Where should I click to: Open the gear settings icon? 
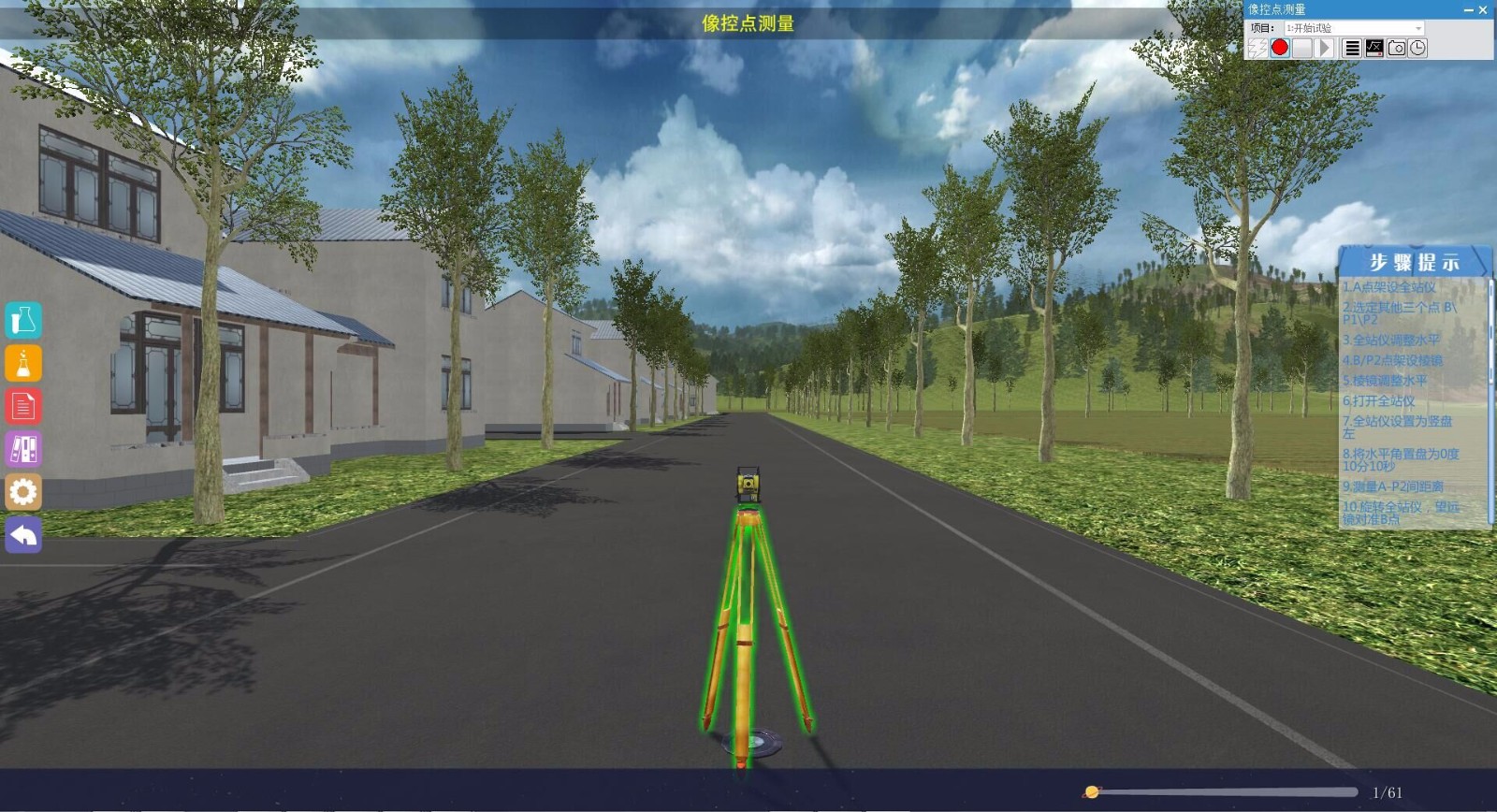23,492
